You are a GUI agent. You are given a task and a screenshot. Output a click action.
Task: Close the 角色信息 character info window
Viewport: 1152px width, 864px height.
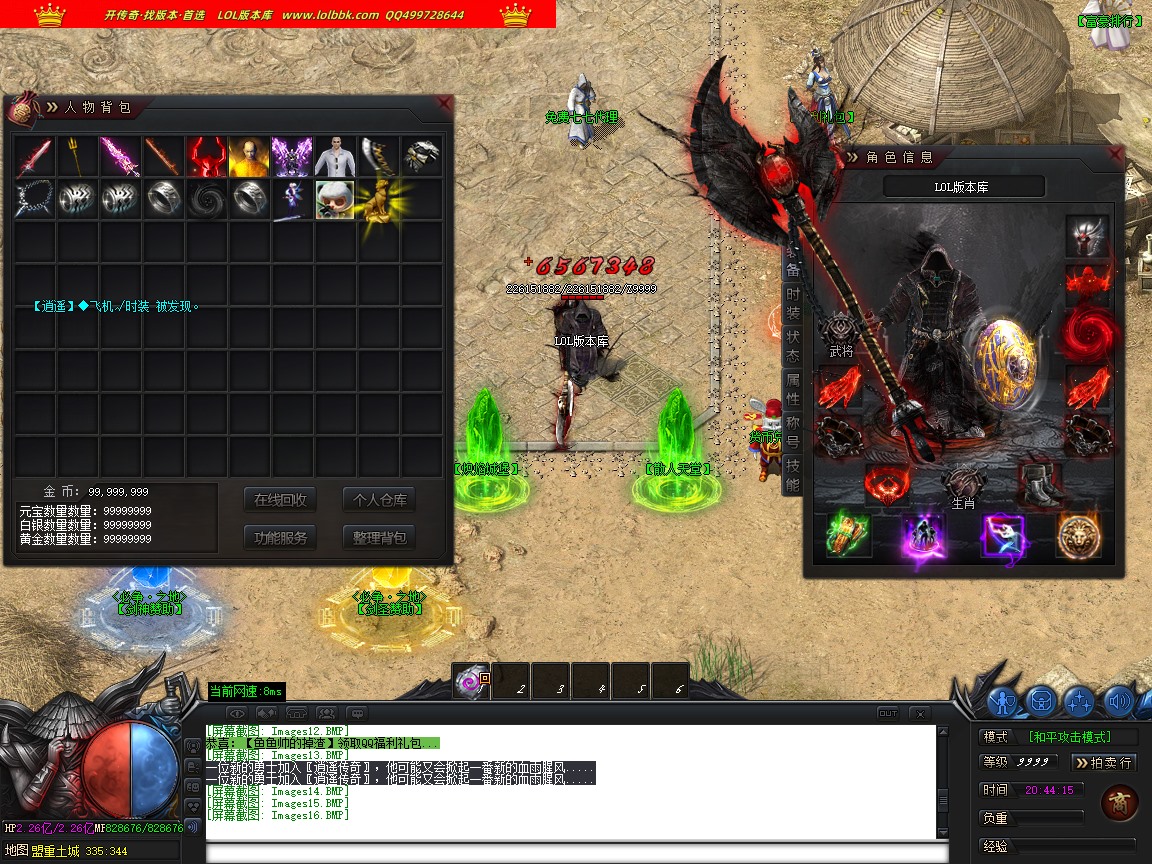(1116, 155)
